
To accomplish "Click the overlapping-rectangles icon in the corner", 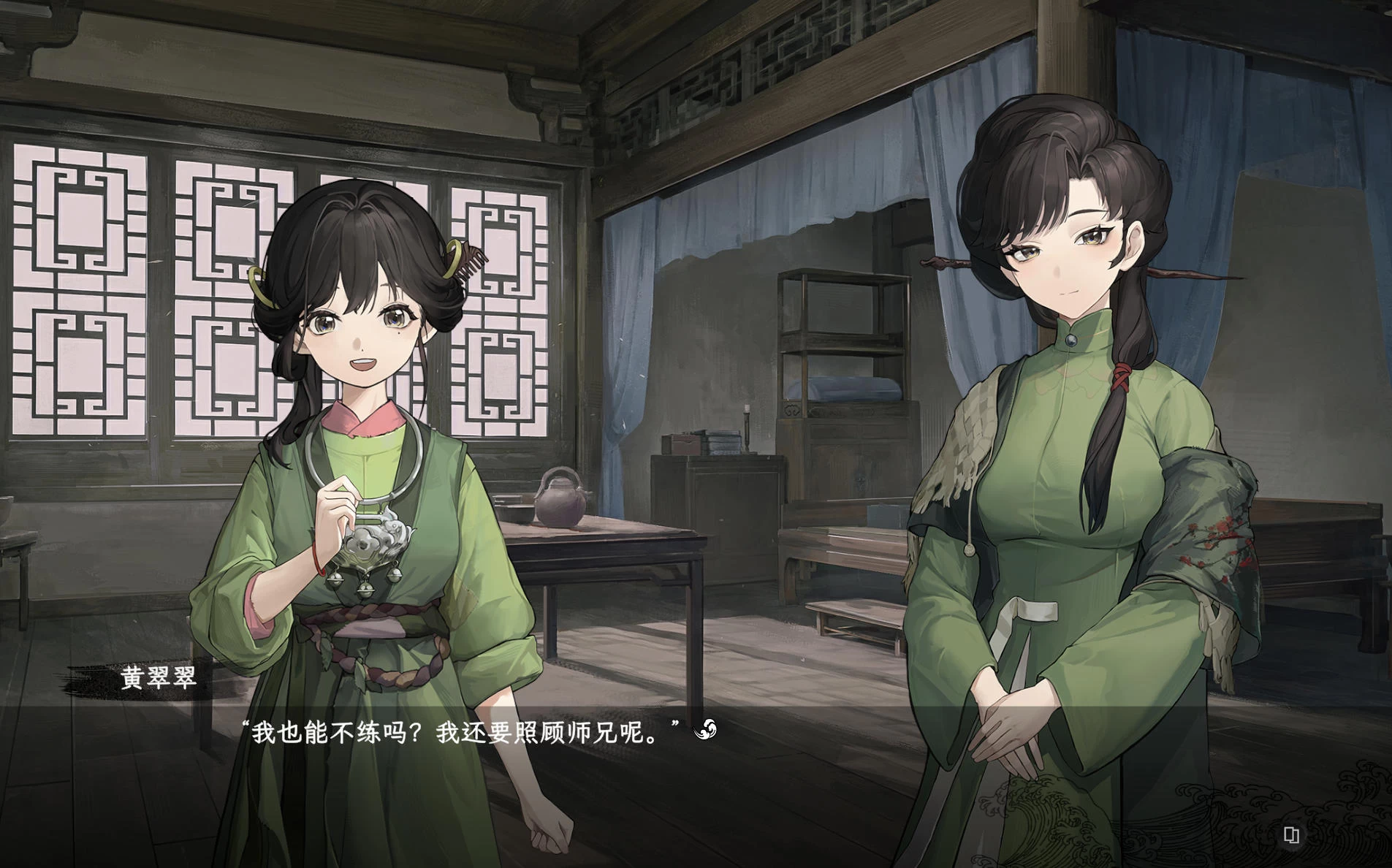I will 1291,834.
